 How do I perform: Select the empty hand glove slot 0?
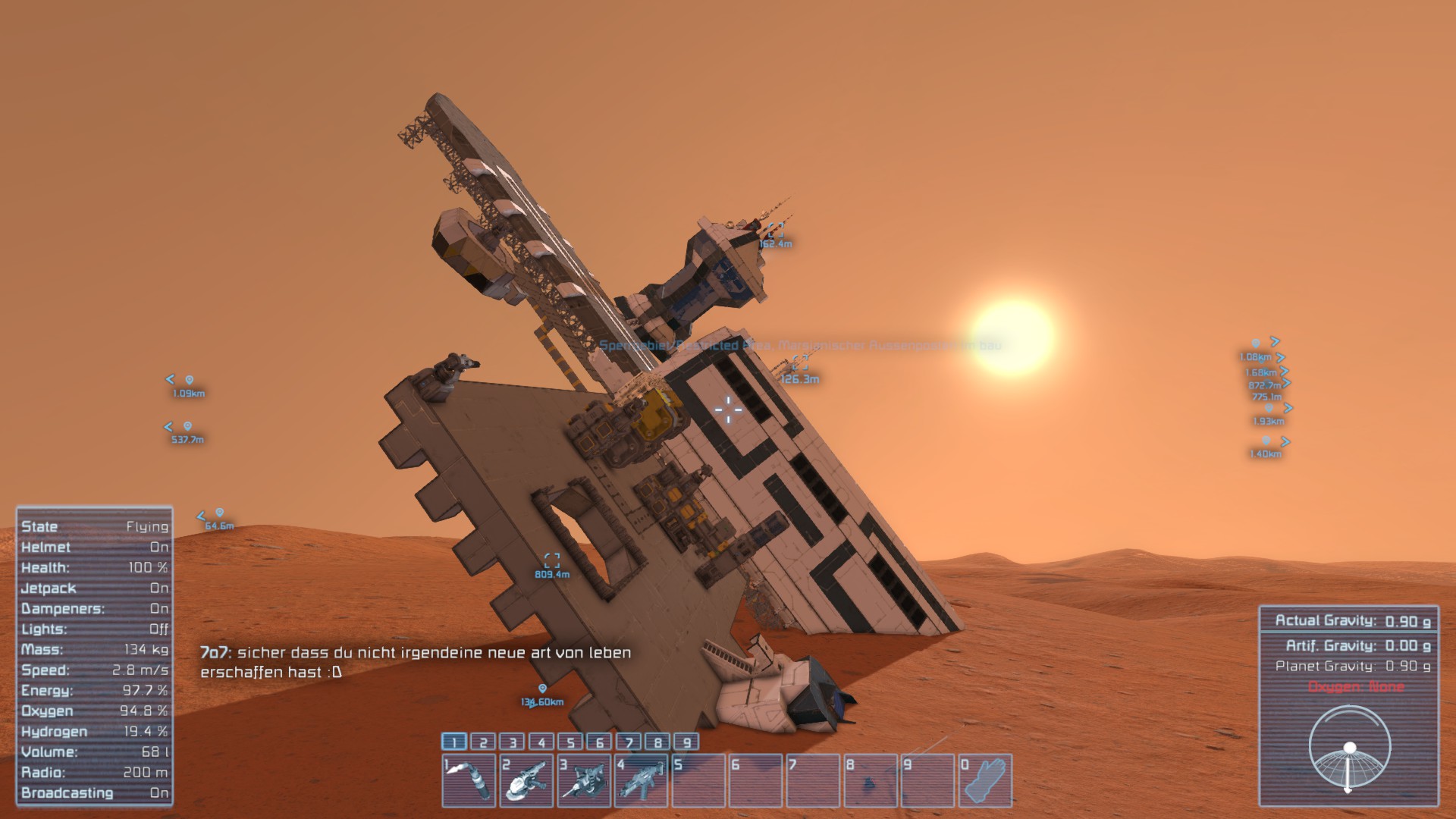pos(984,780)
